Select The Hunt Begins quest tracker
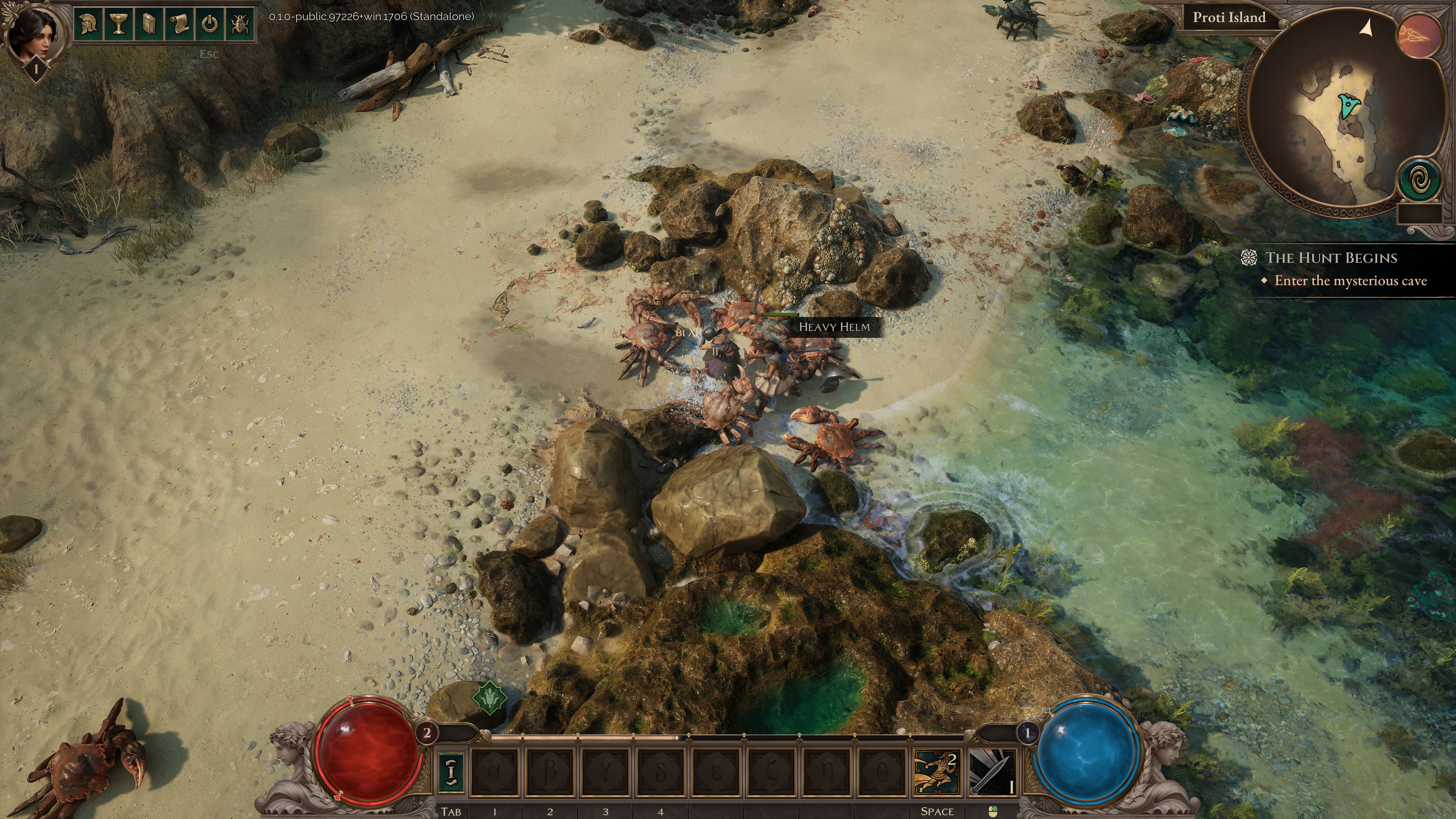The image size is (1456, 819). (x=1331, y=258)
